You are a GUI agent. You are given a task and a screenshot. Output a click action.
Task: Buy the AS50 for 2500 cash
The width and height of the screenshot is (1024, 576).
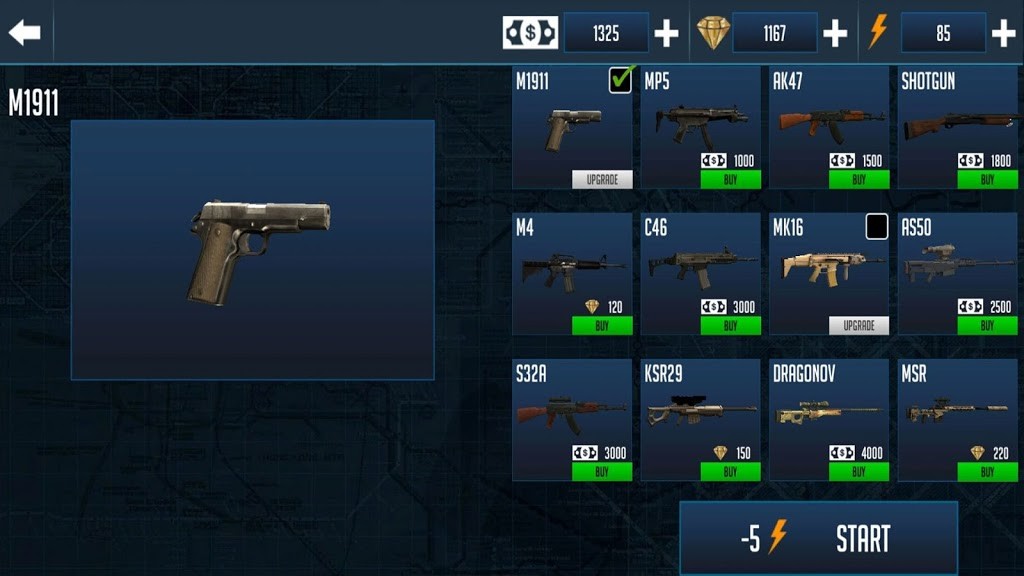987,326
